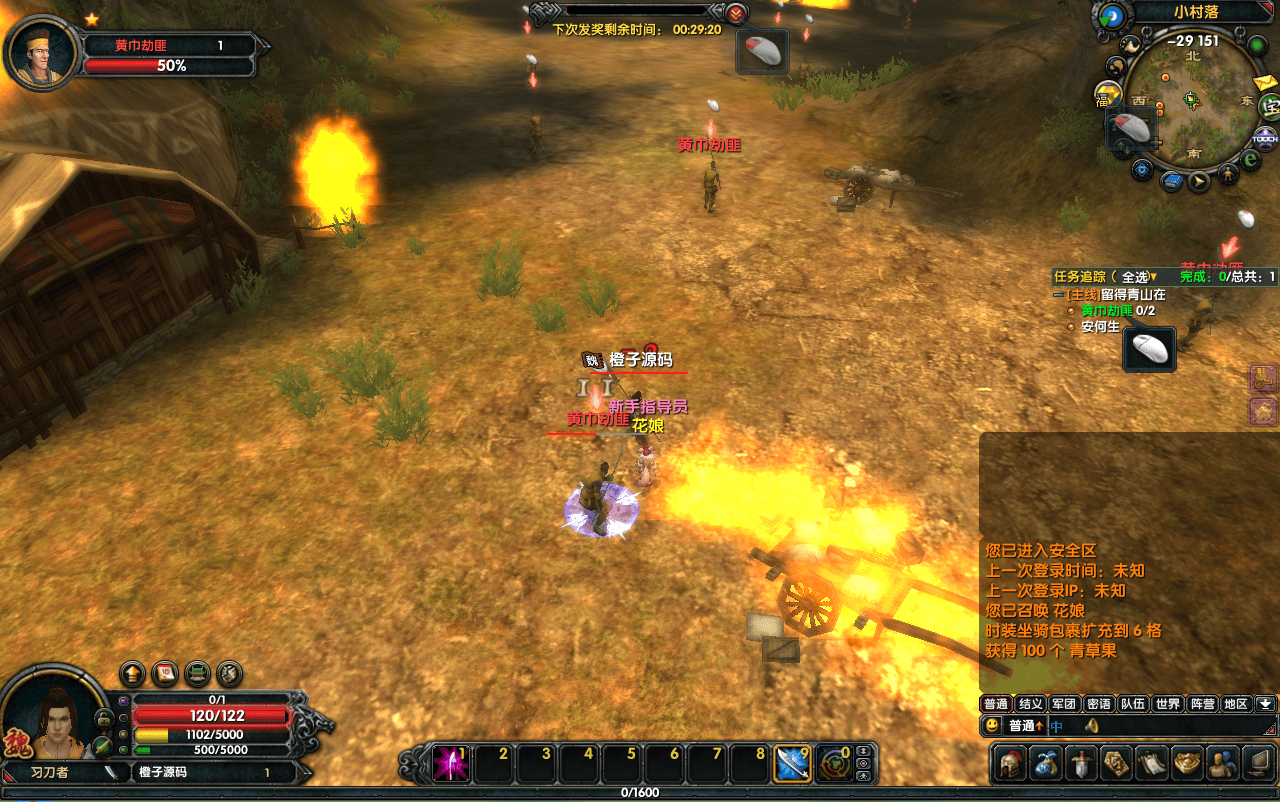
Task: Open the 军团 chat tab
Action: (x=1064, y=704)
